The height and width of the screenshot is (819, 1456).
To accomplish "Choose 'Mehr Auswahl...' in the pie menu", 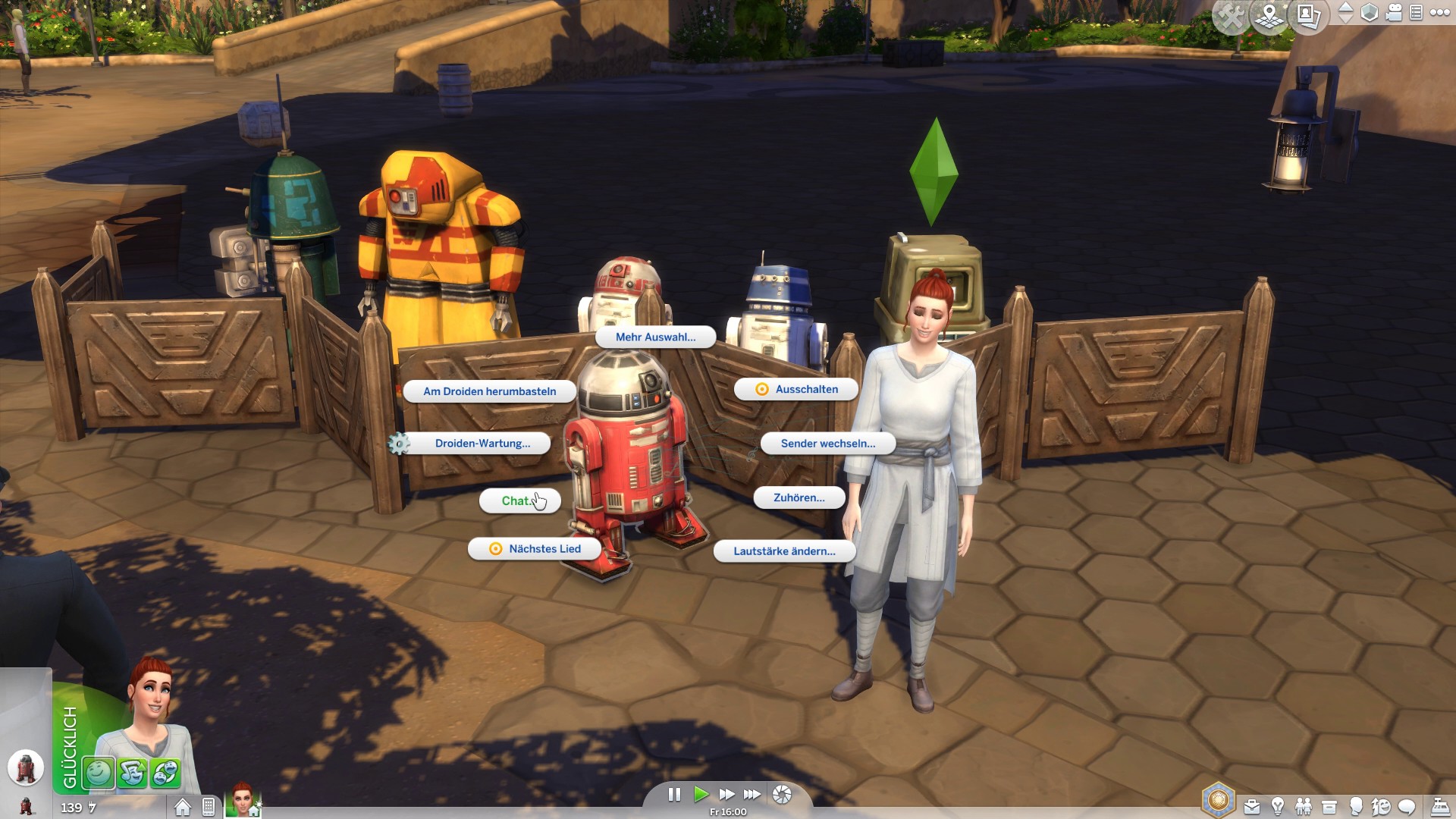I will [x=655, y=337].
